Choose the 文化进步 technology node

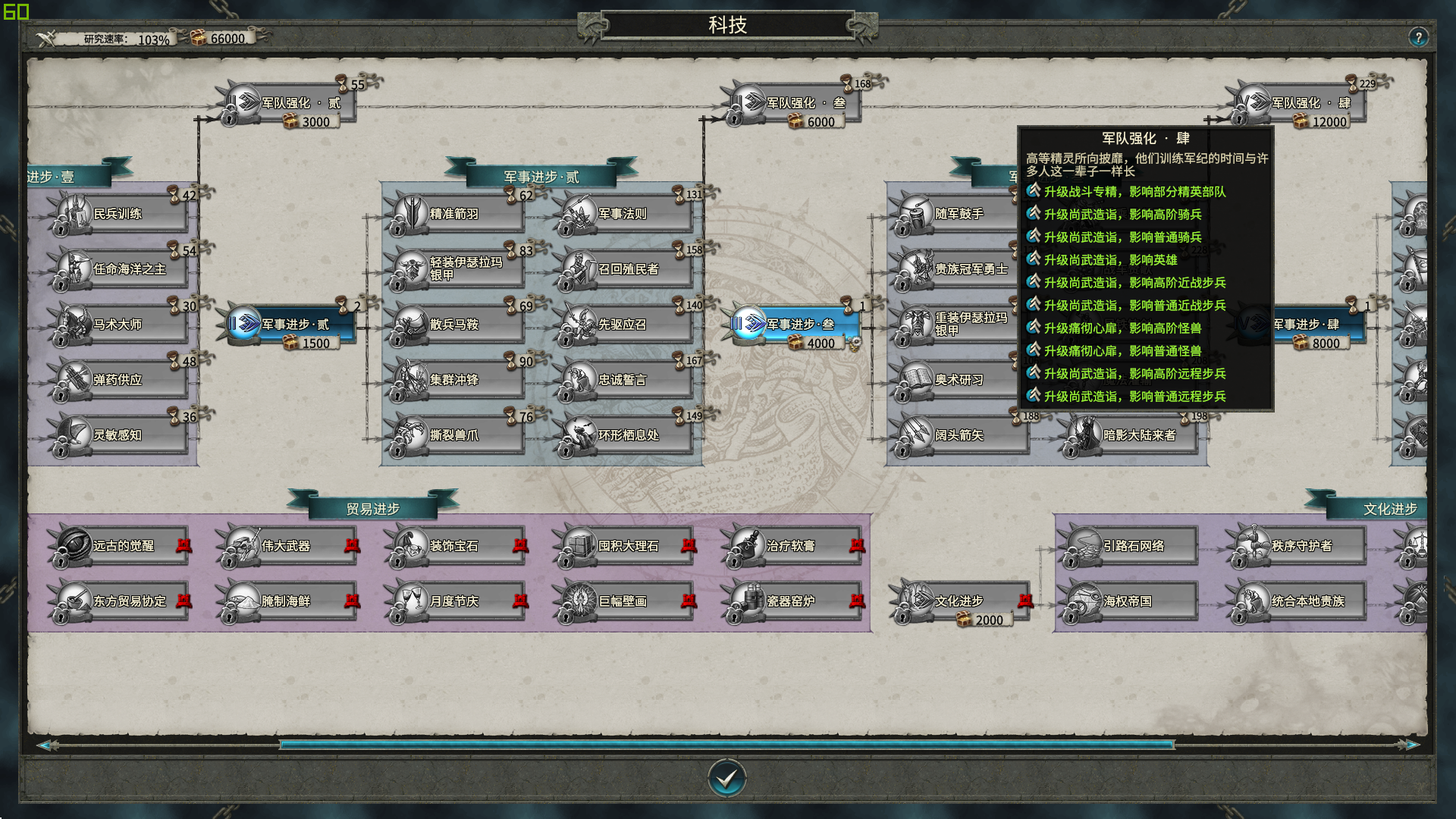tap(962, 601)
